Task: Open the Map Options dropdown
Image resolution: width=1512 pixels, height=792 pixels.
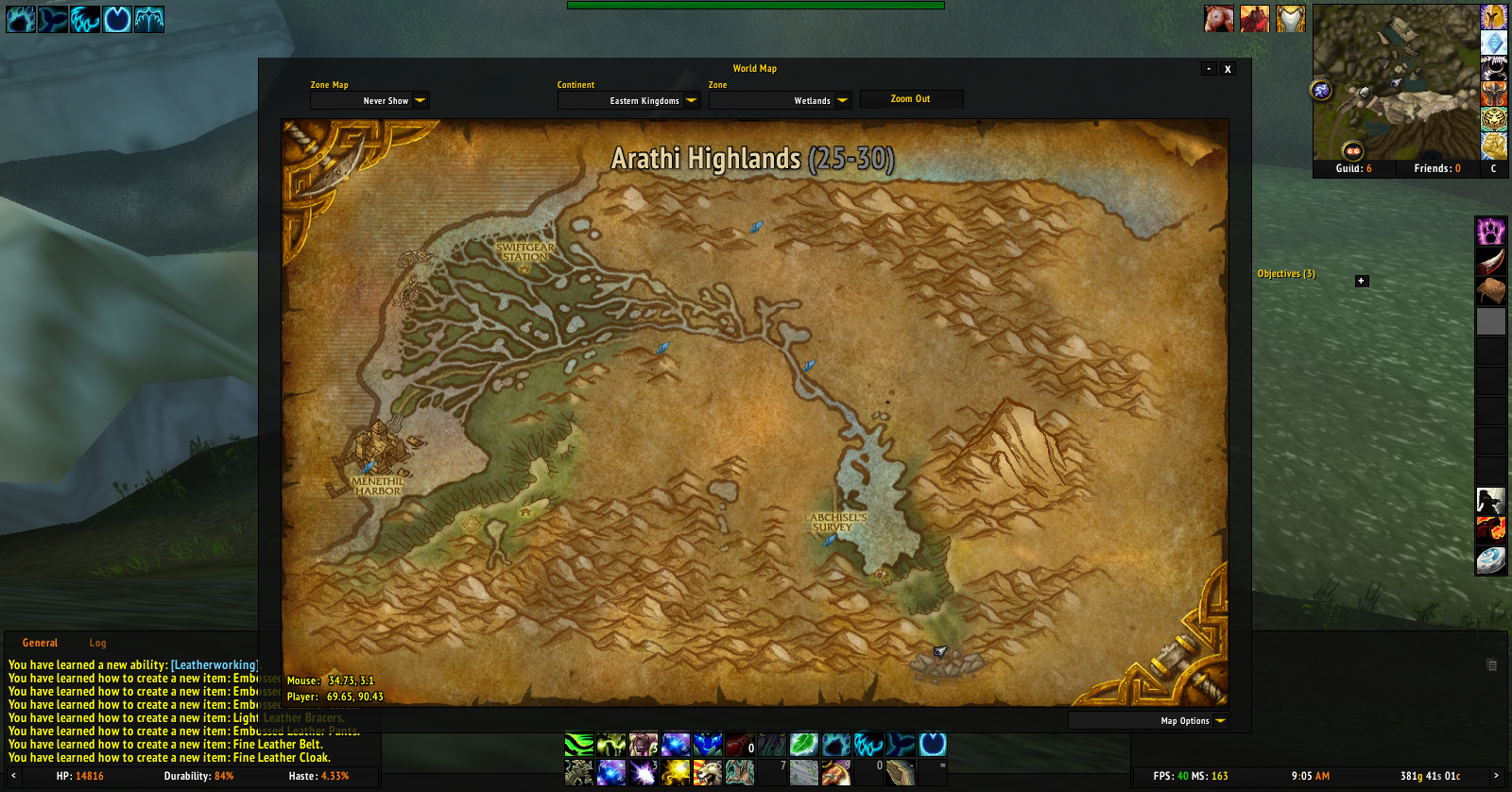Action: point(1220,721)
